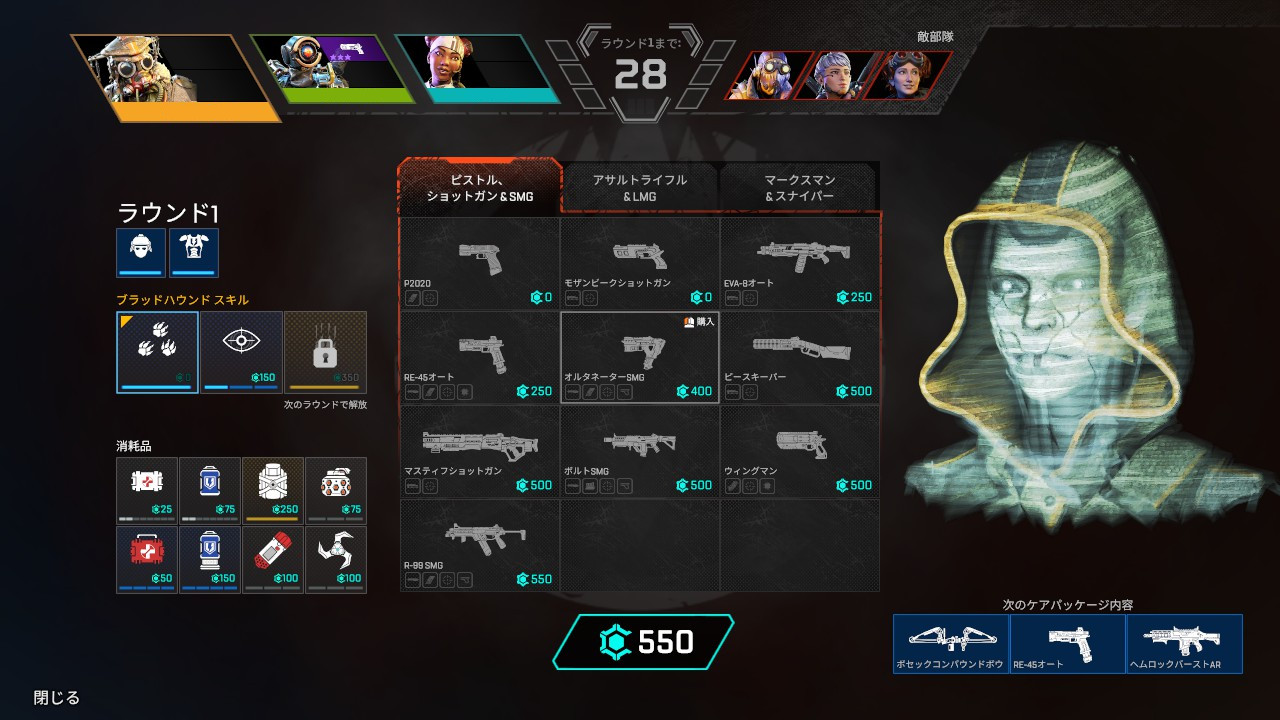Choose the モザンビークショットガン weapon
This screenshot has width=1280, height=720.
(640, 264)
